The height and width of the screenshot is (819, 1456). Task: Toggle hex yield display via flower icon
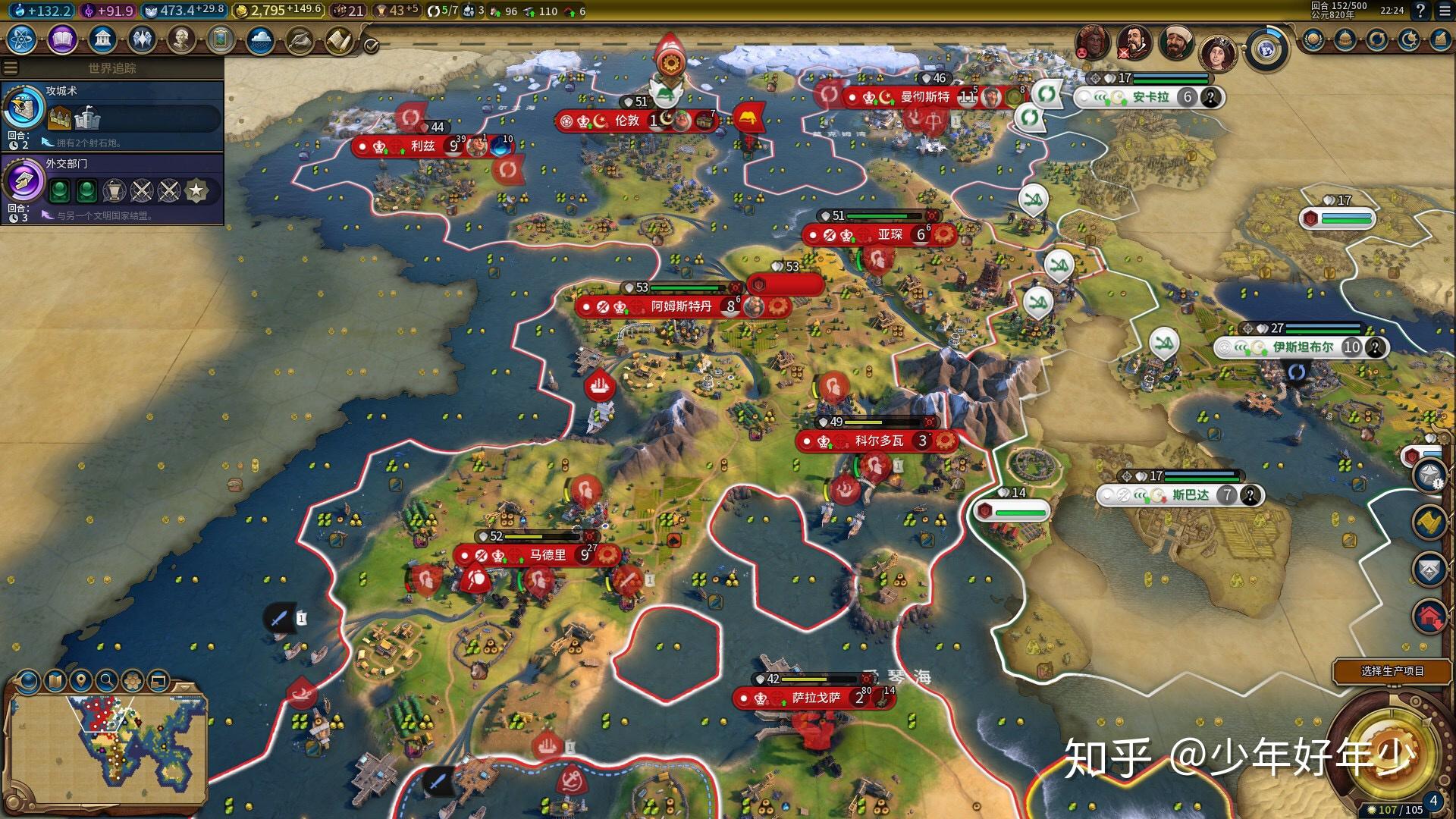[x=132, y=681]
